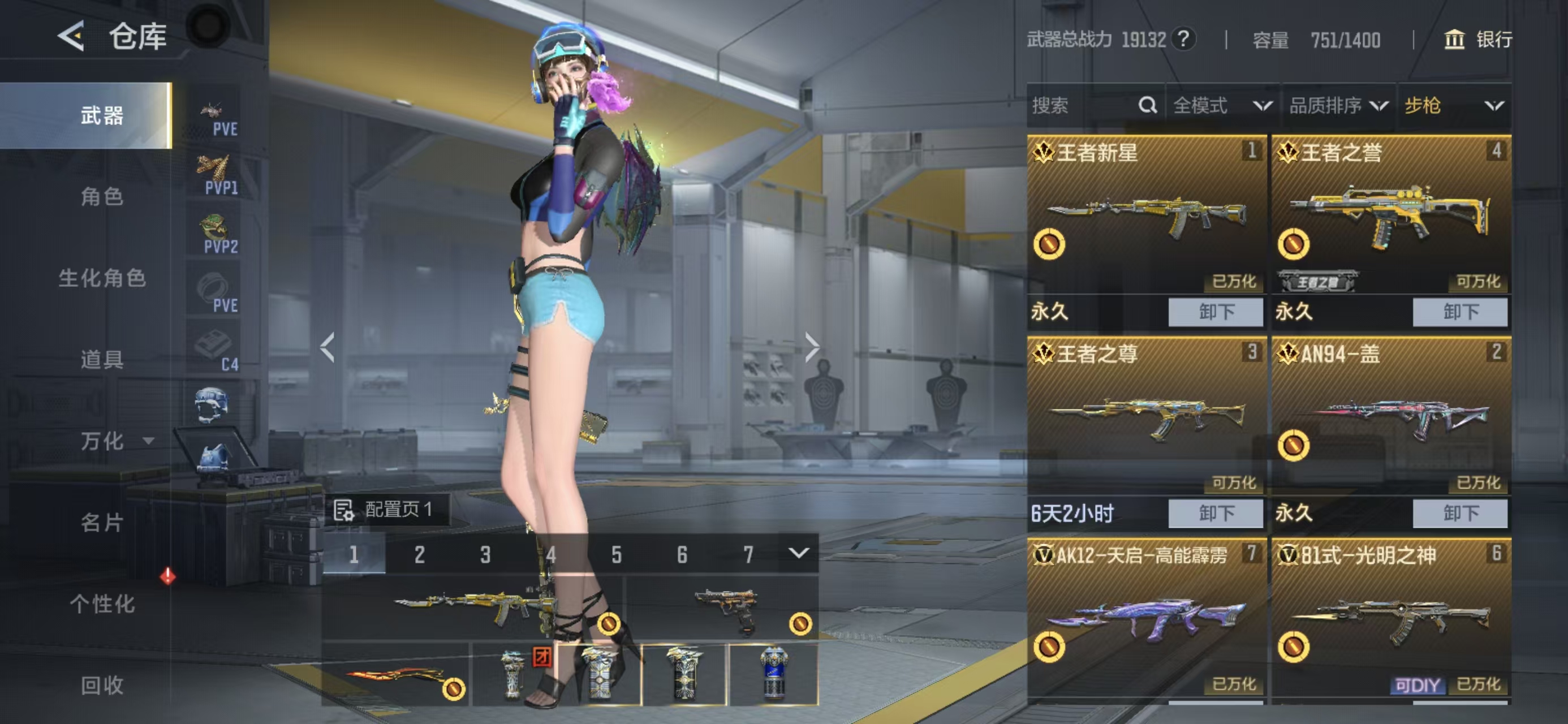Viewport: 1568px width, 724px height.
Task: Switch to loadout slot 3
Action: click(485, 555)
